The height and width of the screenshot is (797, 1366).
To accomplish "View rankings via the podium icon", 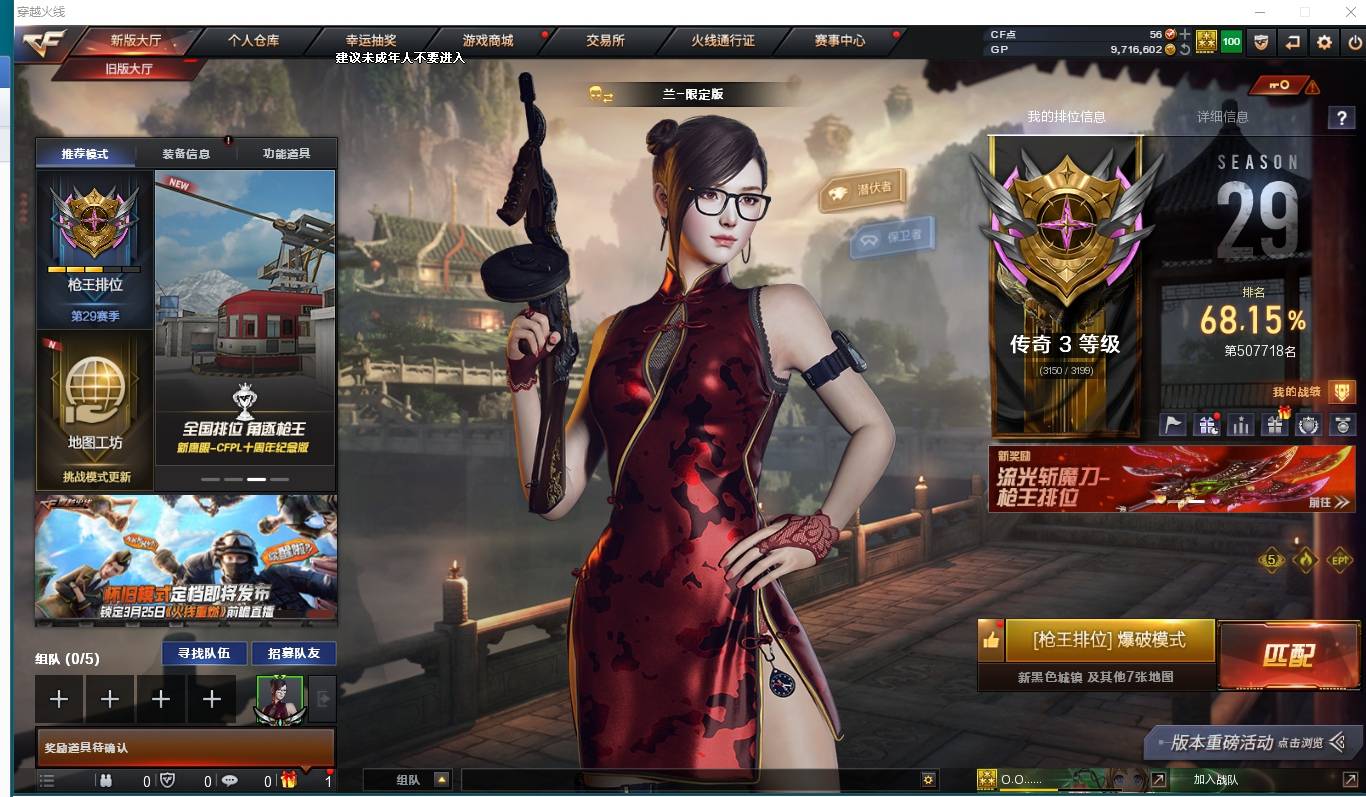I will pos(1241,424).
